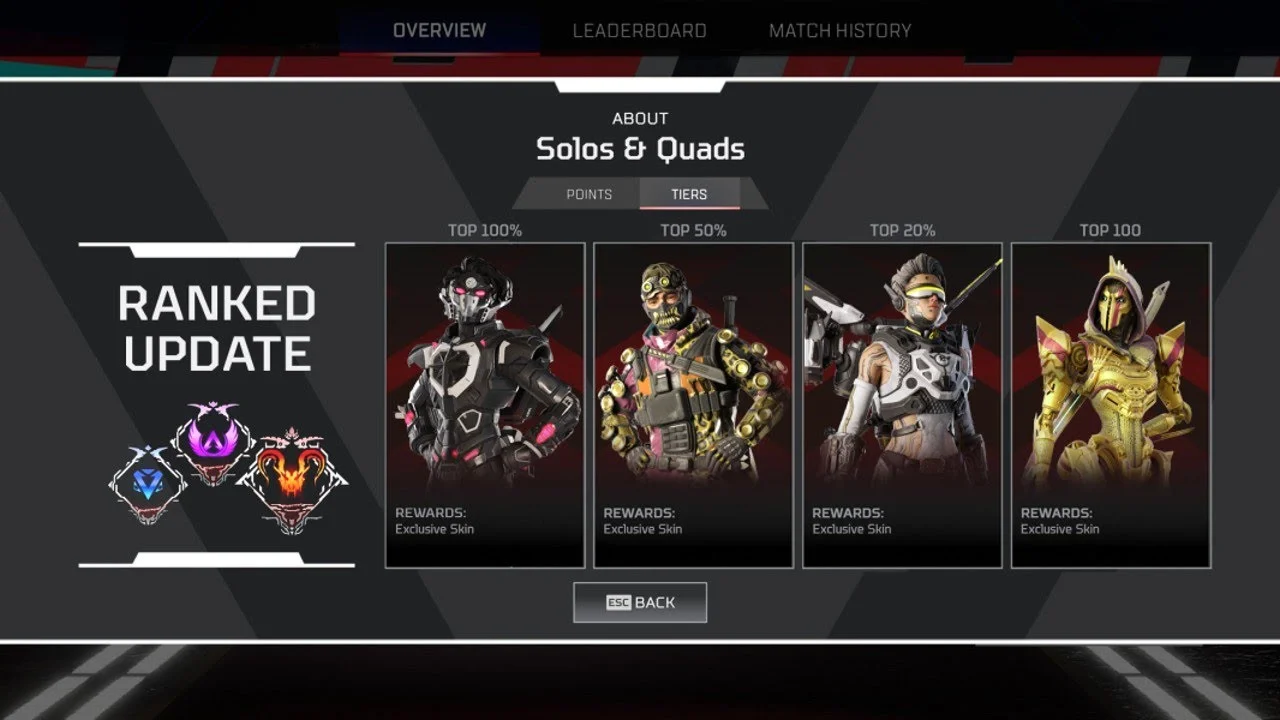Screen dimensions: 1280x720
Task: Click the Solos & Quads title
Action: click(640, 148)
